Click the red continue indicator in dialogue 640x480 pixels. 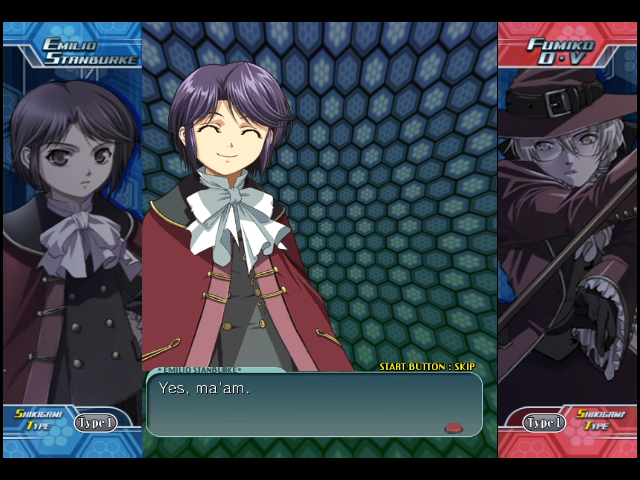pyautogui.click(x=454, y=427)
